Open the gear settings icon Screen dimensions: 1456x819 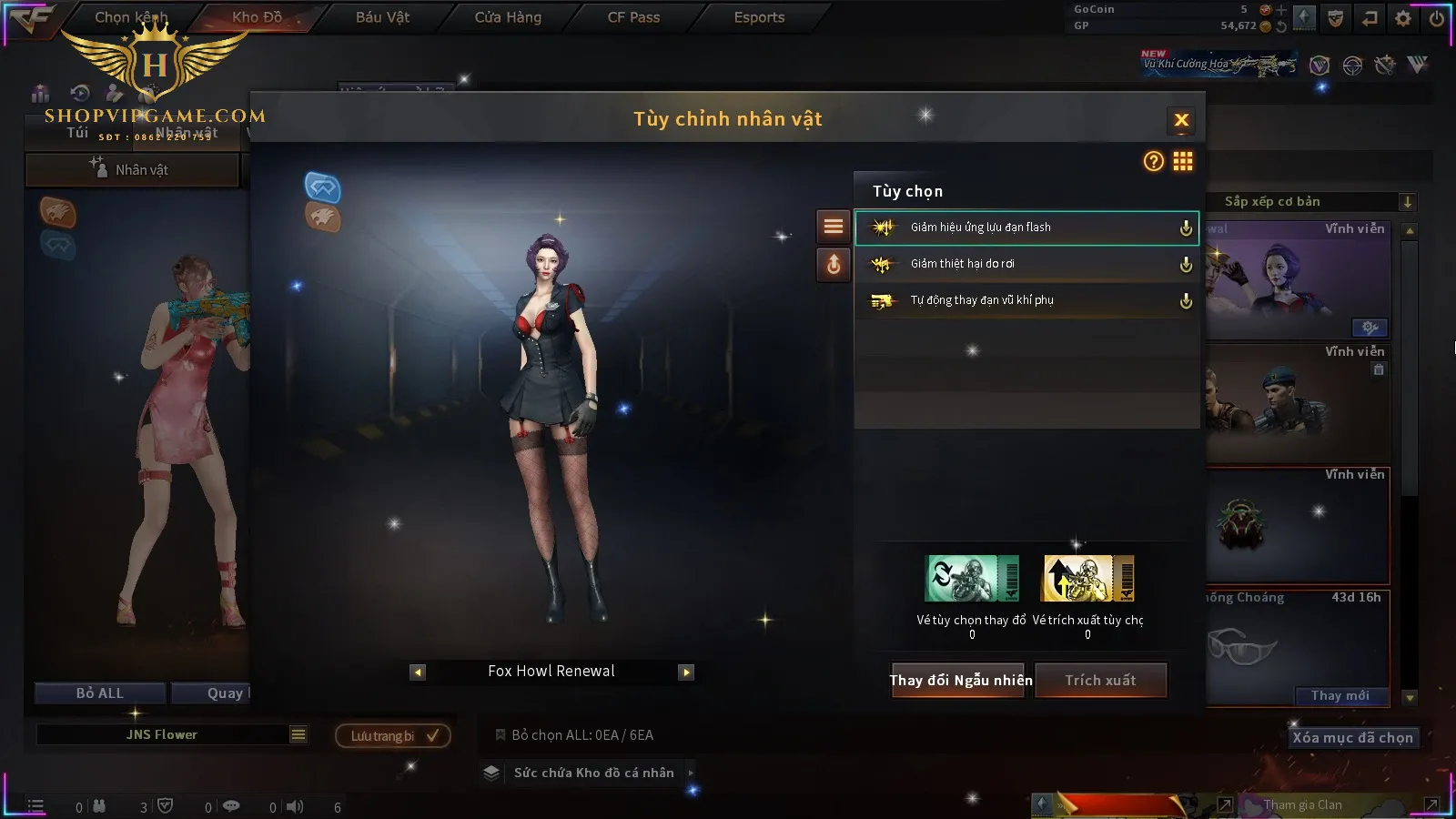point(1403,18)
